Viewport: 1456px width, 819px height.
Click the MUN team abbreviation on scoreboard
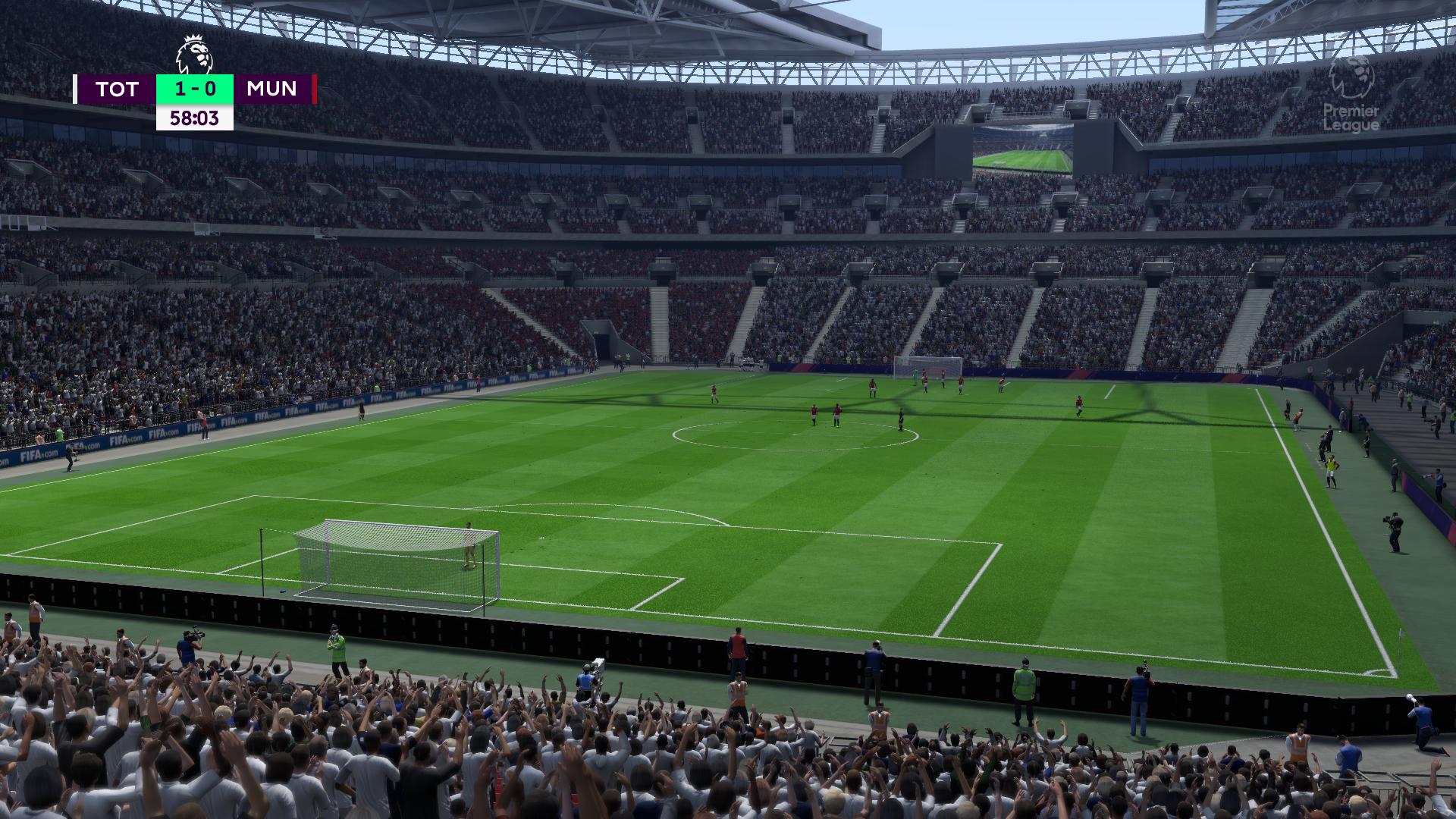[270, 89]
